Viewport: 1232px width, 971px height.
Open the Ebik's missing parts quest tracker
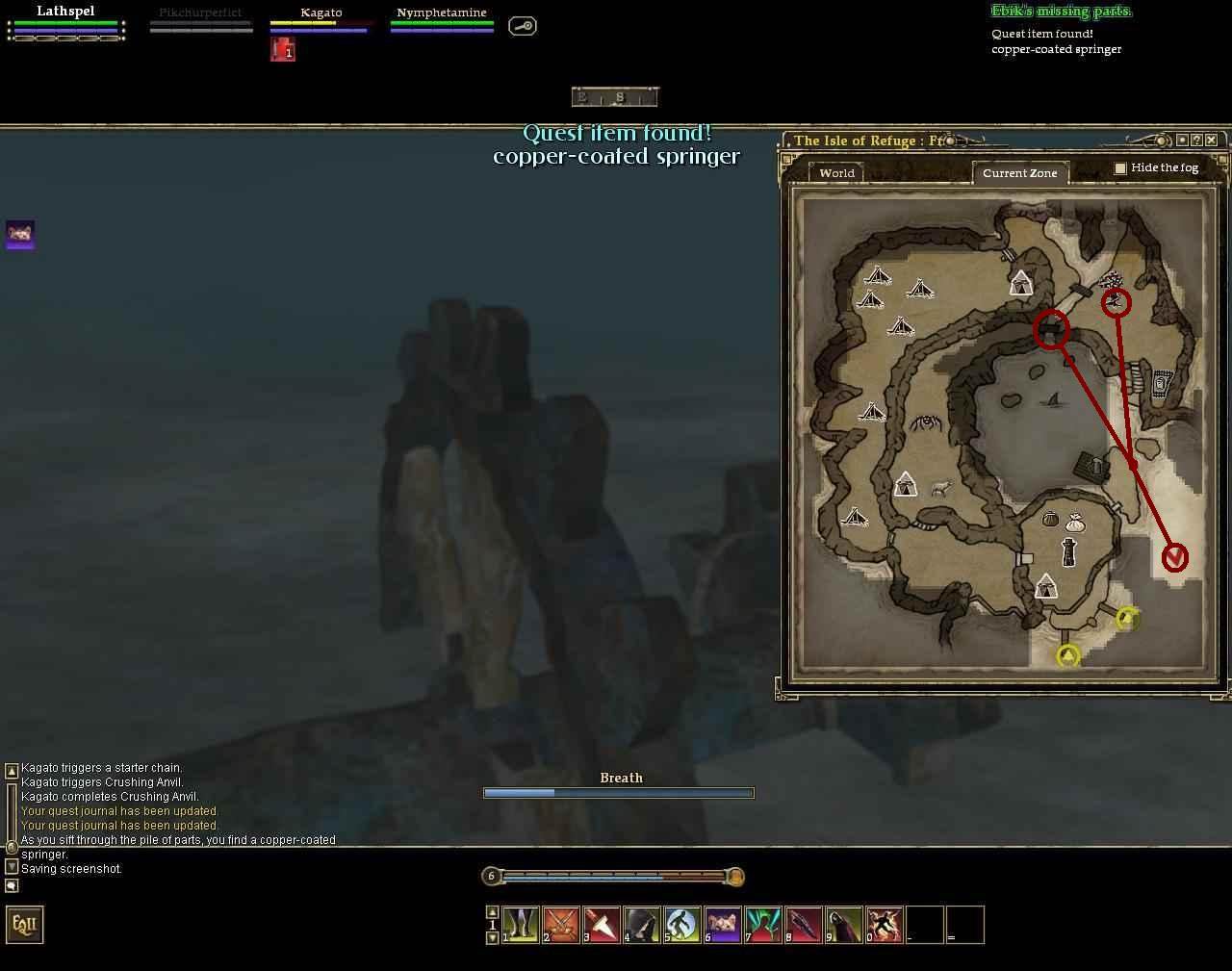pos(1061,12)
